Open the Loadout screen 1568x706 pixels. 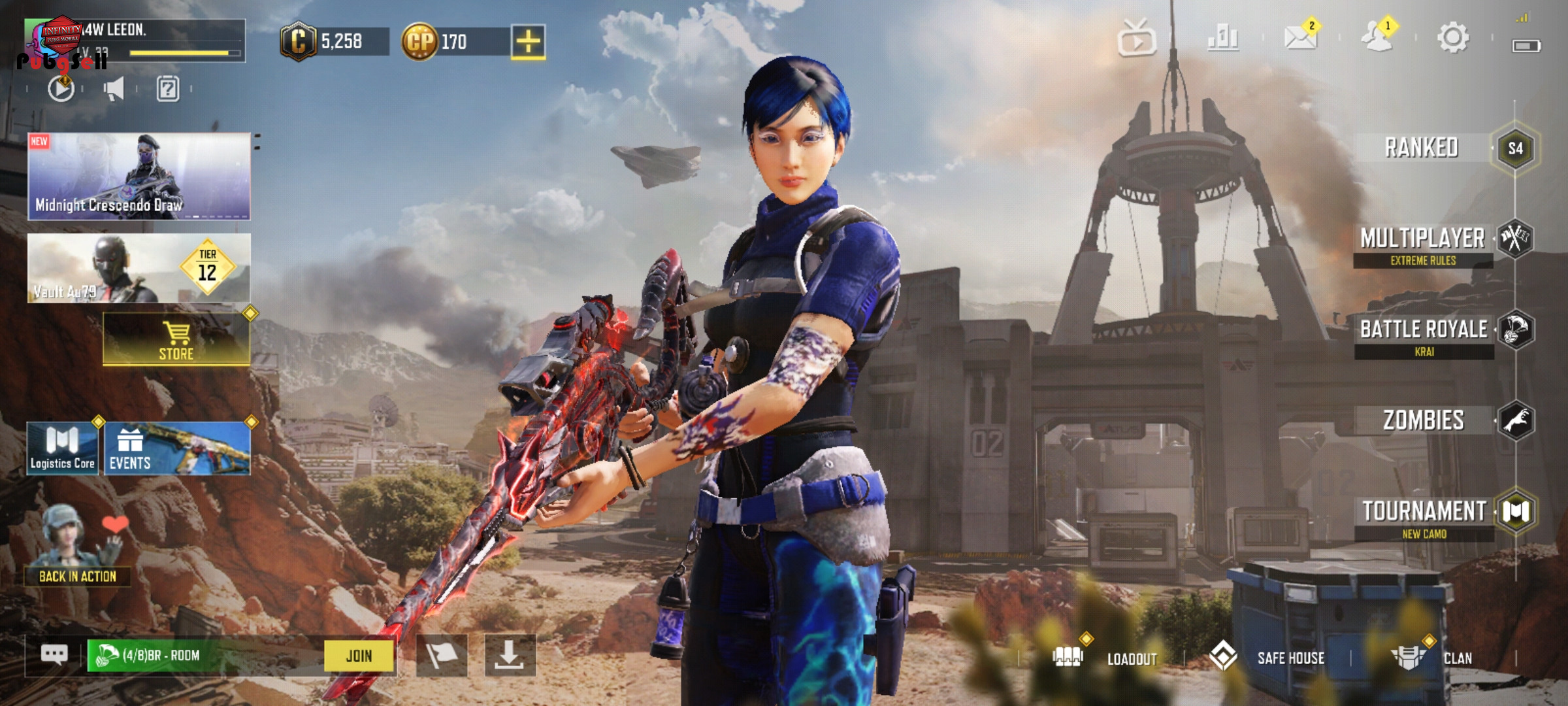point(1105,657)
